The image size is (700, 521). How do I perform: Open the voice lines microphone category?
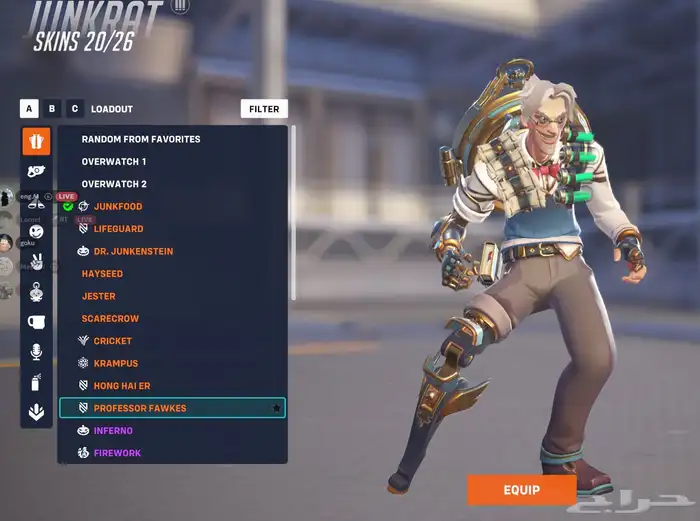36,351
